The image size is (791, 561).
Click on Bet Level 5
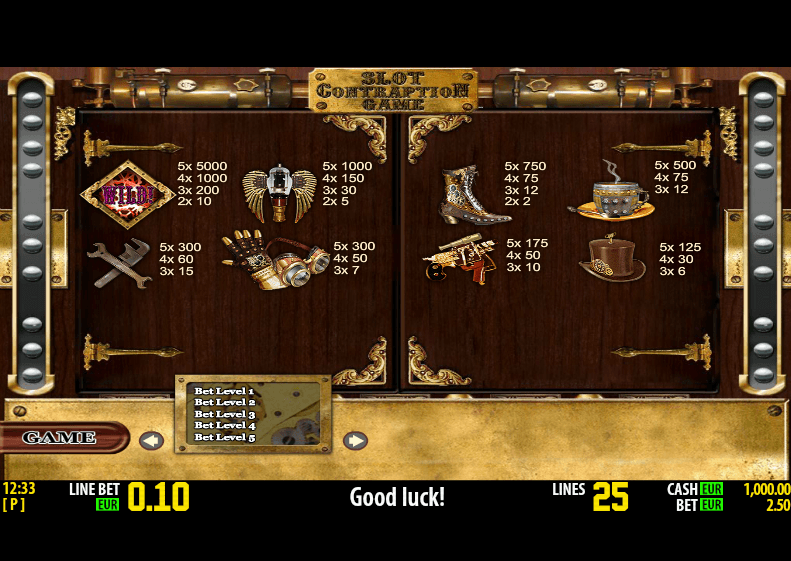(x=224, y=438)
